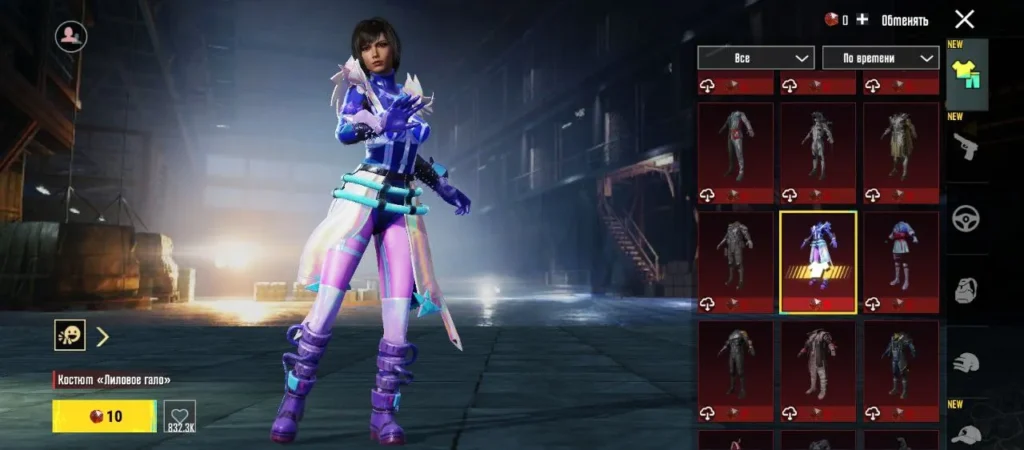Add currency with the plus button
Viewport: 1024px width, 450px height.
tap(862, 20)
